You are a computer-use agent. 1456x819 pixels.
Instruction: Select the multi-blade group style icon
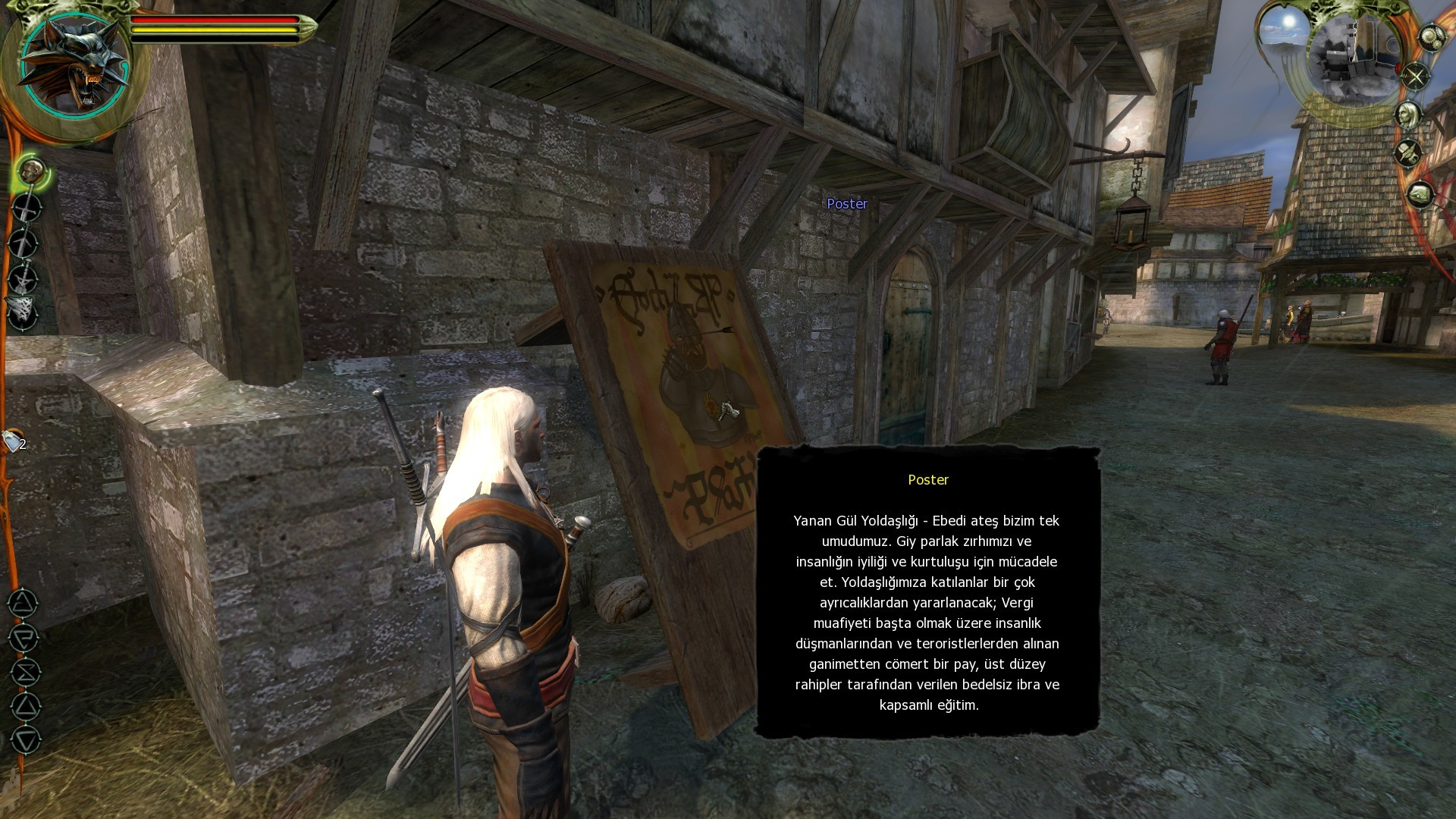pos(24,278)
